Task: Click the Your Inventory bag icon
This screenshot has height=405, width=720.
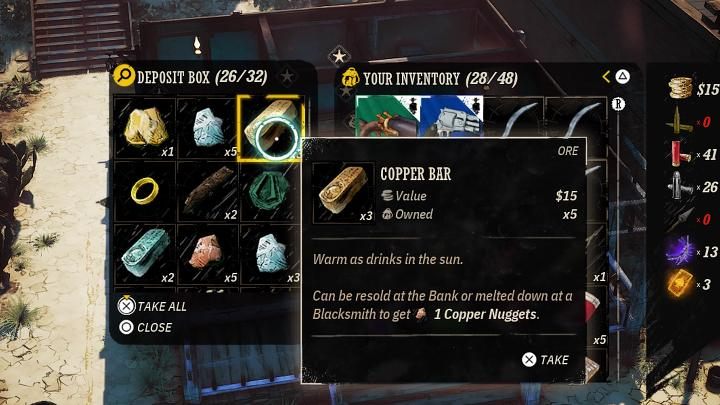Action: click(x=351, y=77)
